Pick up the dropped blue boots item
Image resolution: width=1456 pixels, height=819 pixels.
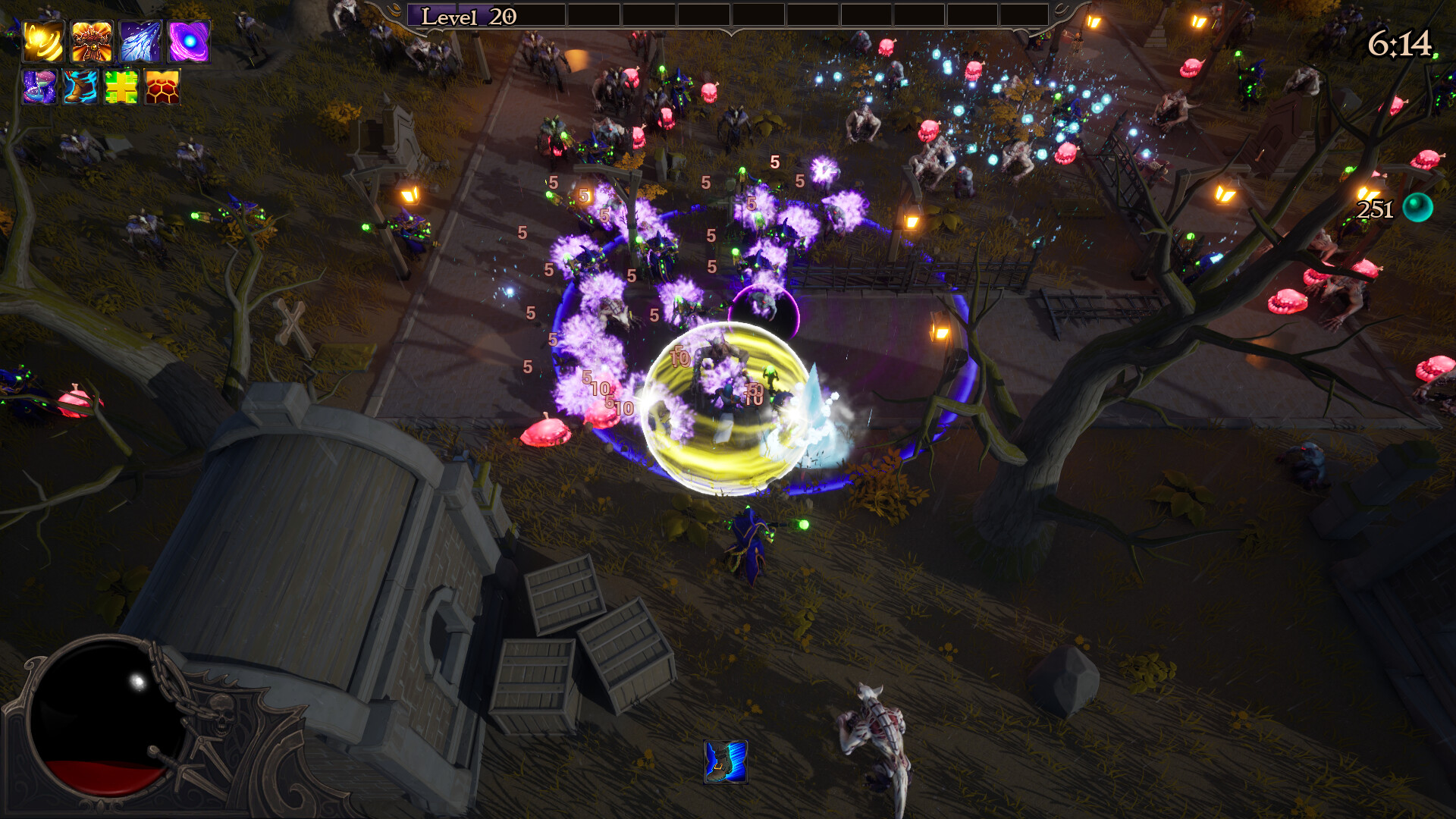click(x=726, y=763)
